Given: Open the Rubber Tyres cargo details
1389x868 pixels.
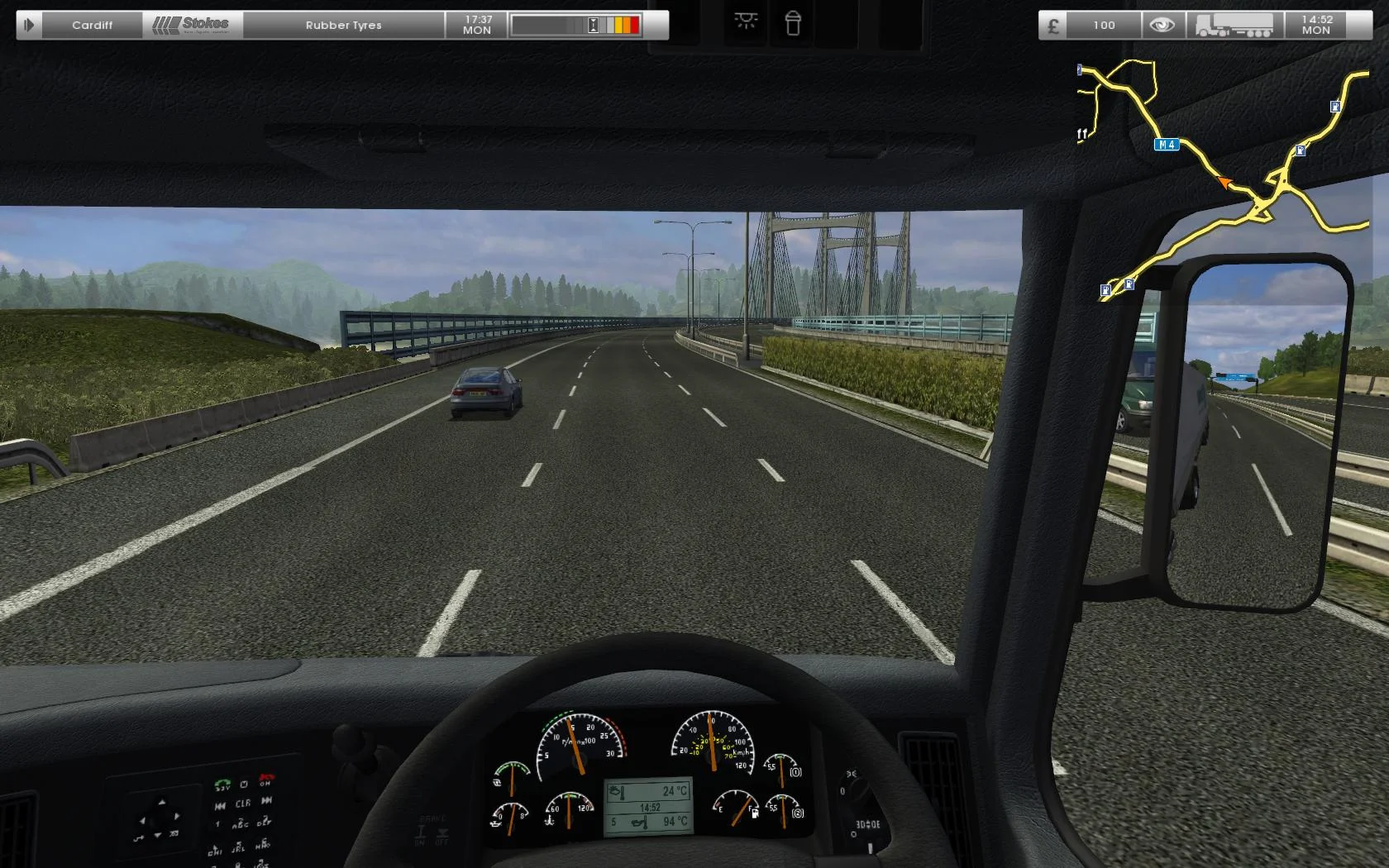Looking at the screenshot, I should [x=343, y=24].
